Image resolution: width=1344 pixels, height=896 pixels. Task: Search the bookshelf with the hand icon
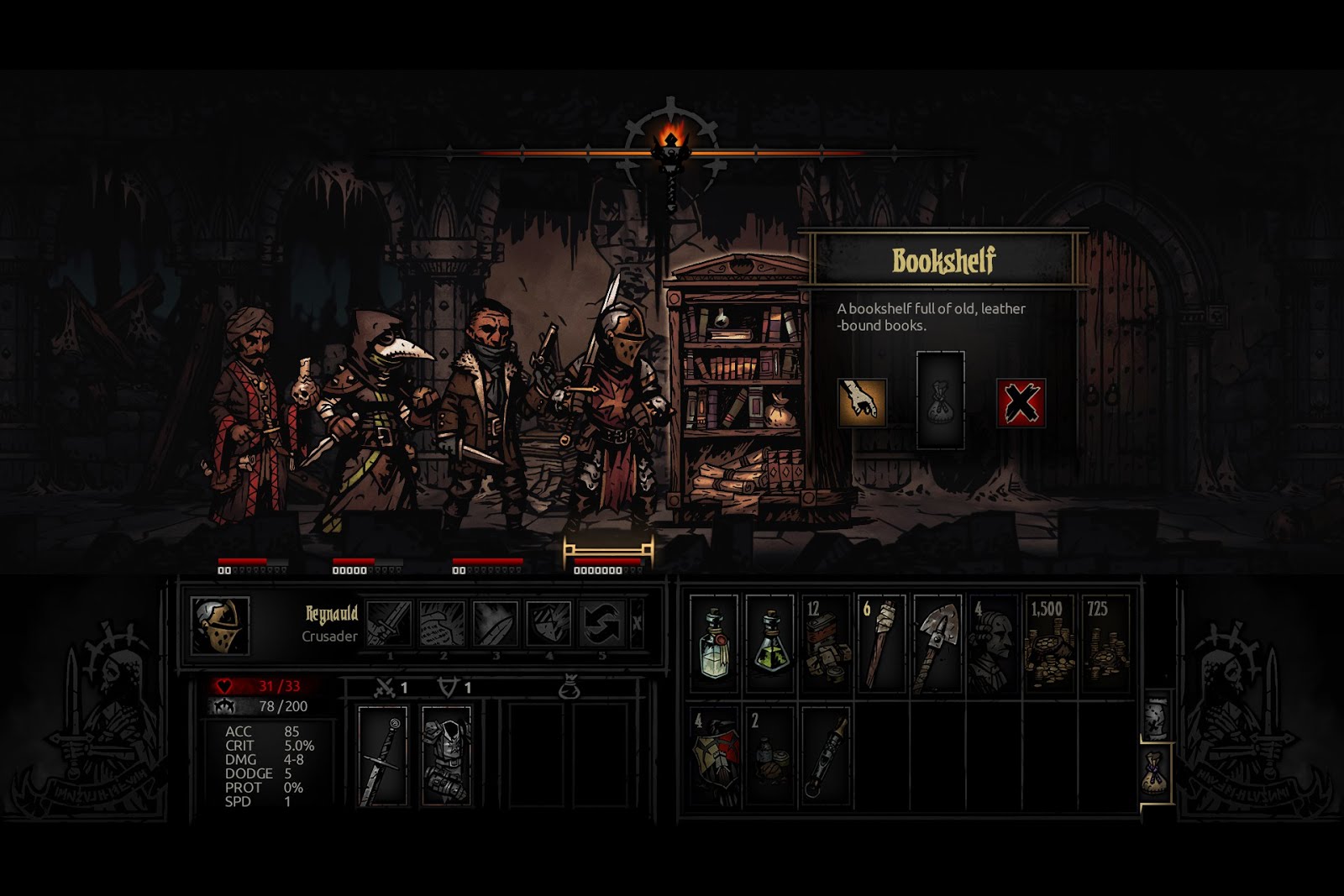coord(862,402)
